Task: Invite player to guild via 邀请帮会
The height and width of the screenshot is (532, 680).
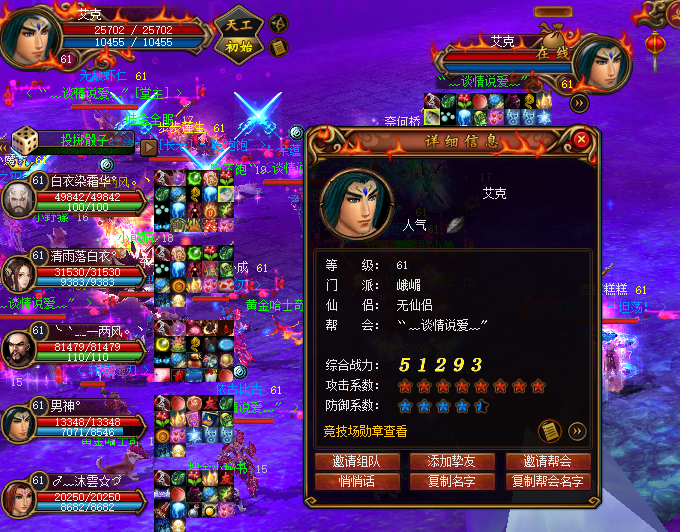Action: pos(547,462)
